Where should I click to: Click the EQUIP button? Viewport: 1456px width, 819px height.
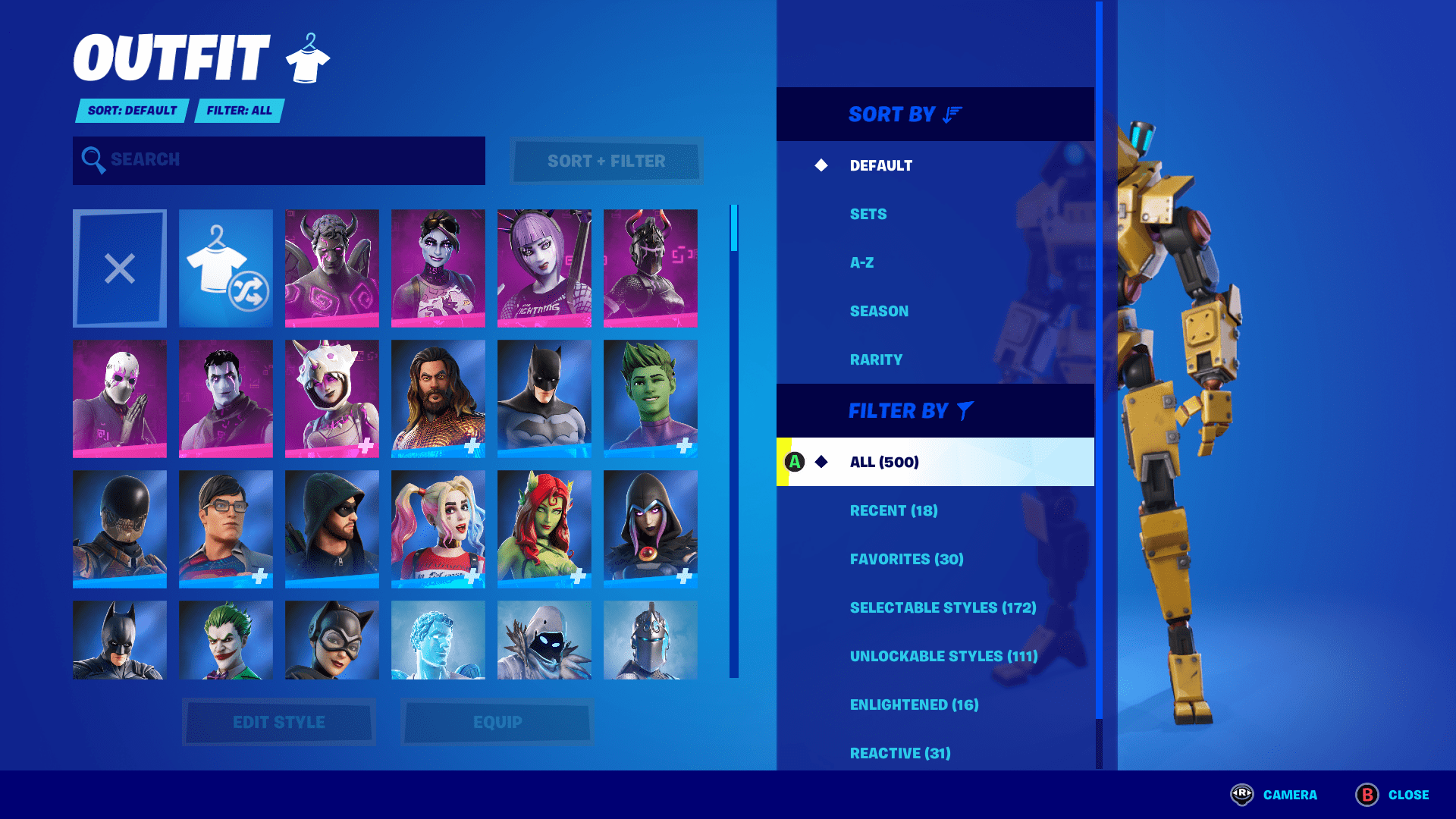pos(497,721)
